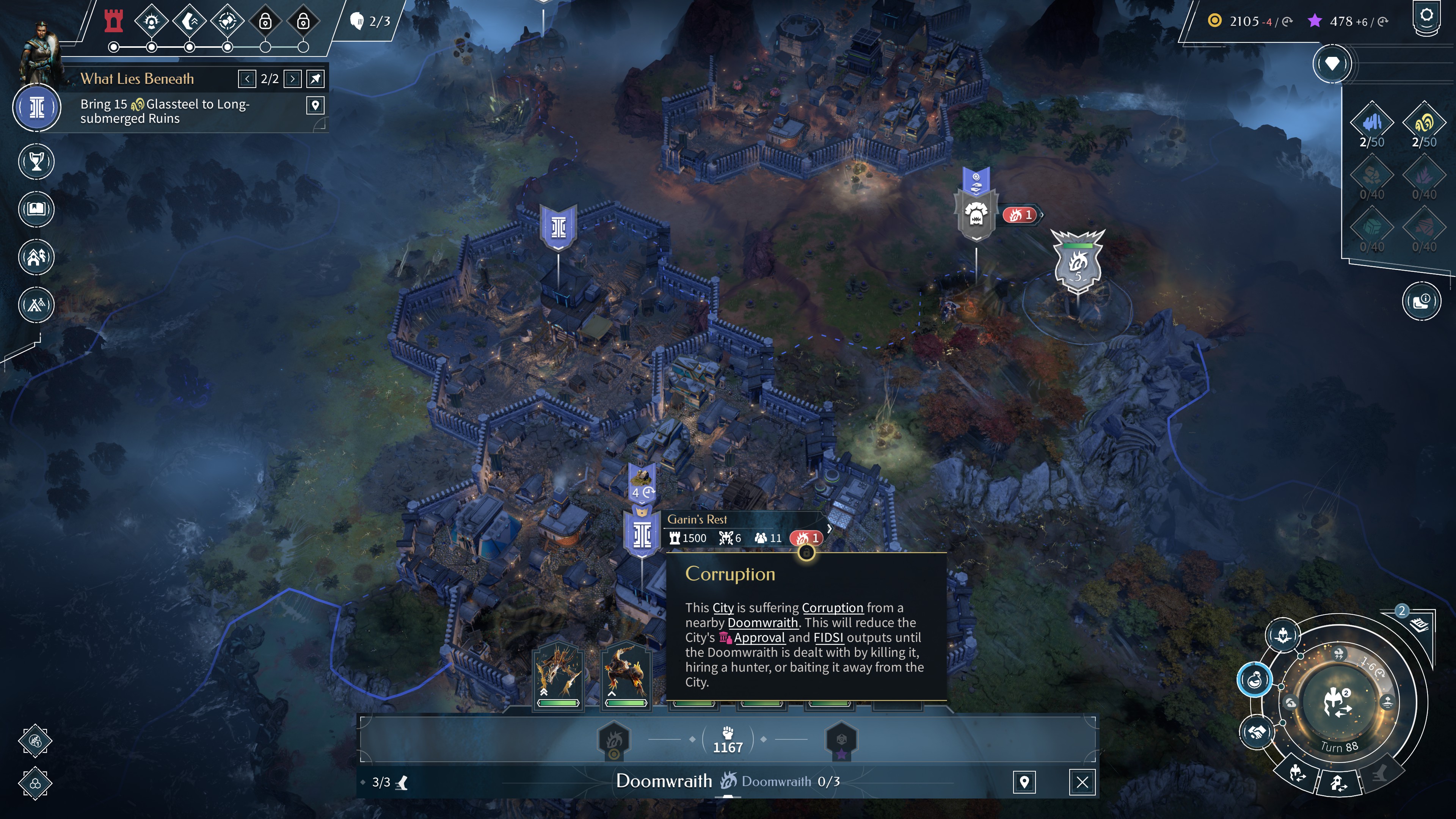
Task: Open the bookmarked journal icon
Action: (x=36, y=209)
